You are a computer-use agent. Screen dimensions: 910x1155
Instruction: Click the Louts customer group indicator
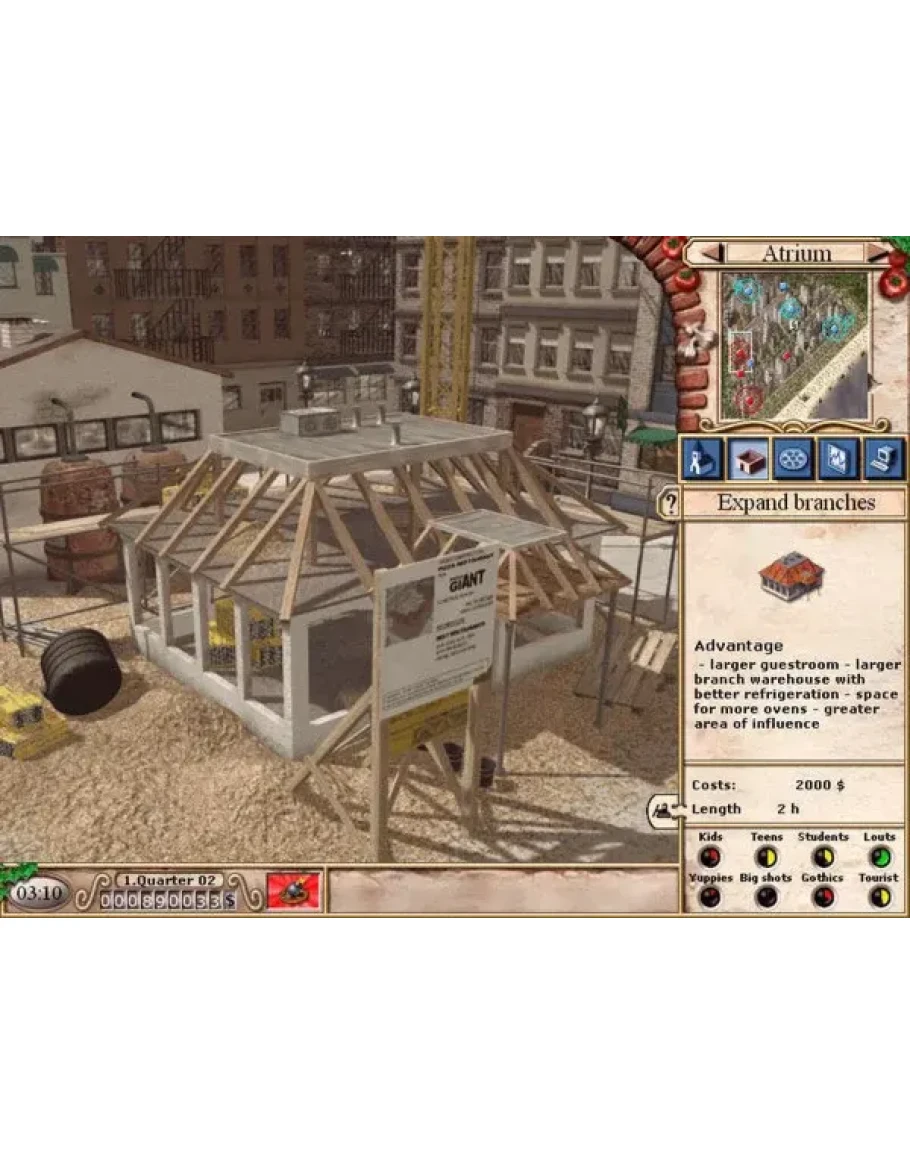click(x=880, y=857)
